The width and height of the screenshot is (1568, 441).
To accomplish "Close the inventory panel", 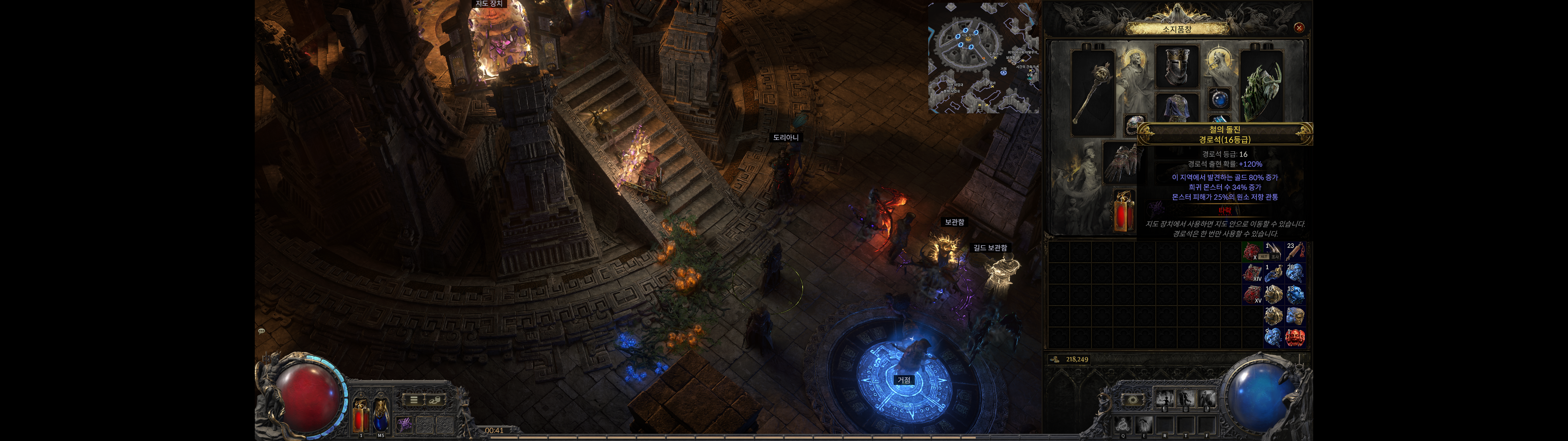I will point(1298,28).
